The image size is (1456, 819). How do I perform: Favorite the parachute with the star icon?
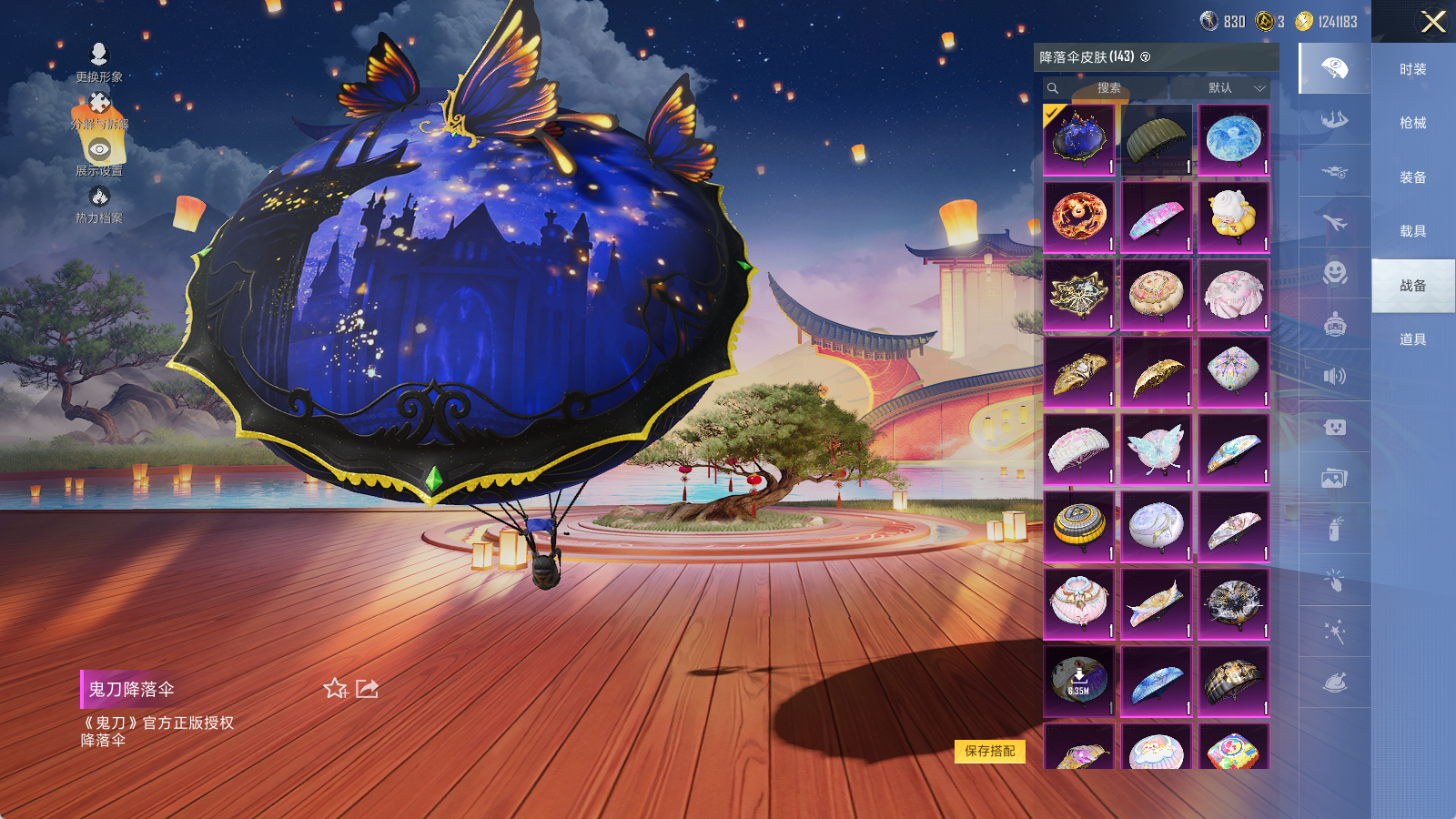tap(335, 689)
